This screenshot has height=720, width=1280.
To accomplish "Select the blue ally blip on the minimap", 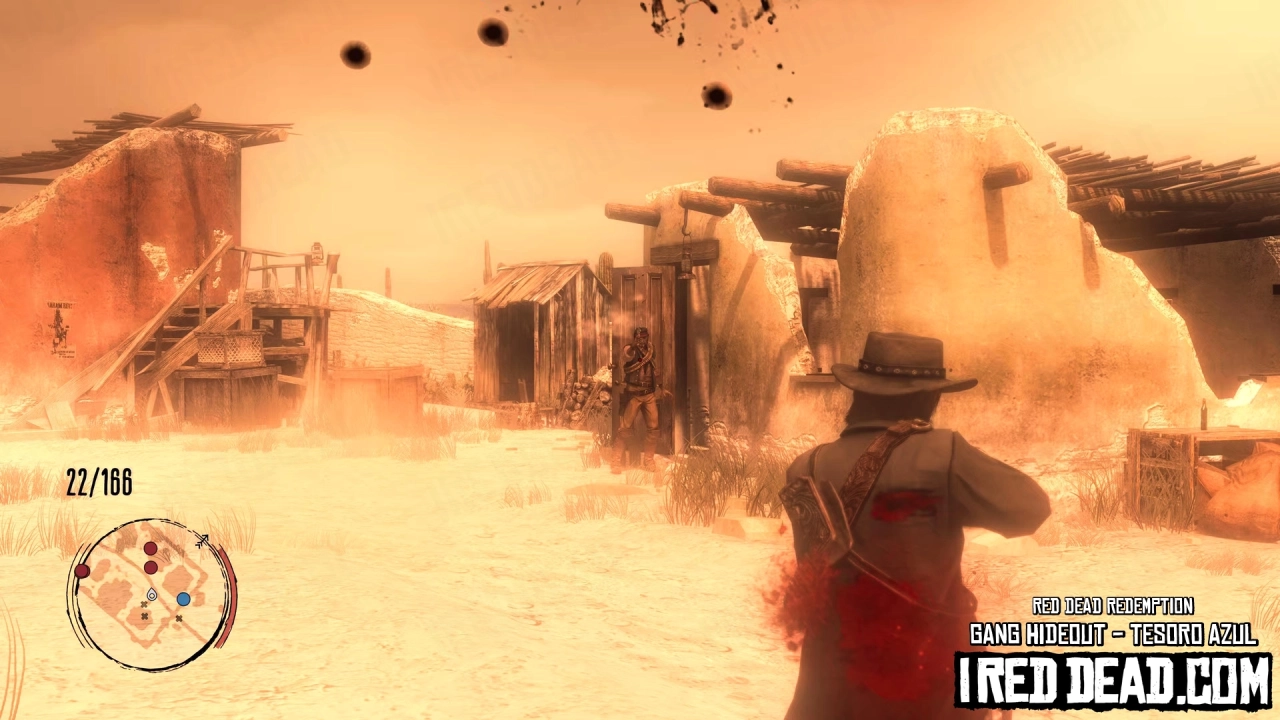I will [x=183, y=599].
